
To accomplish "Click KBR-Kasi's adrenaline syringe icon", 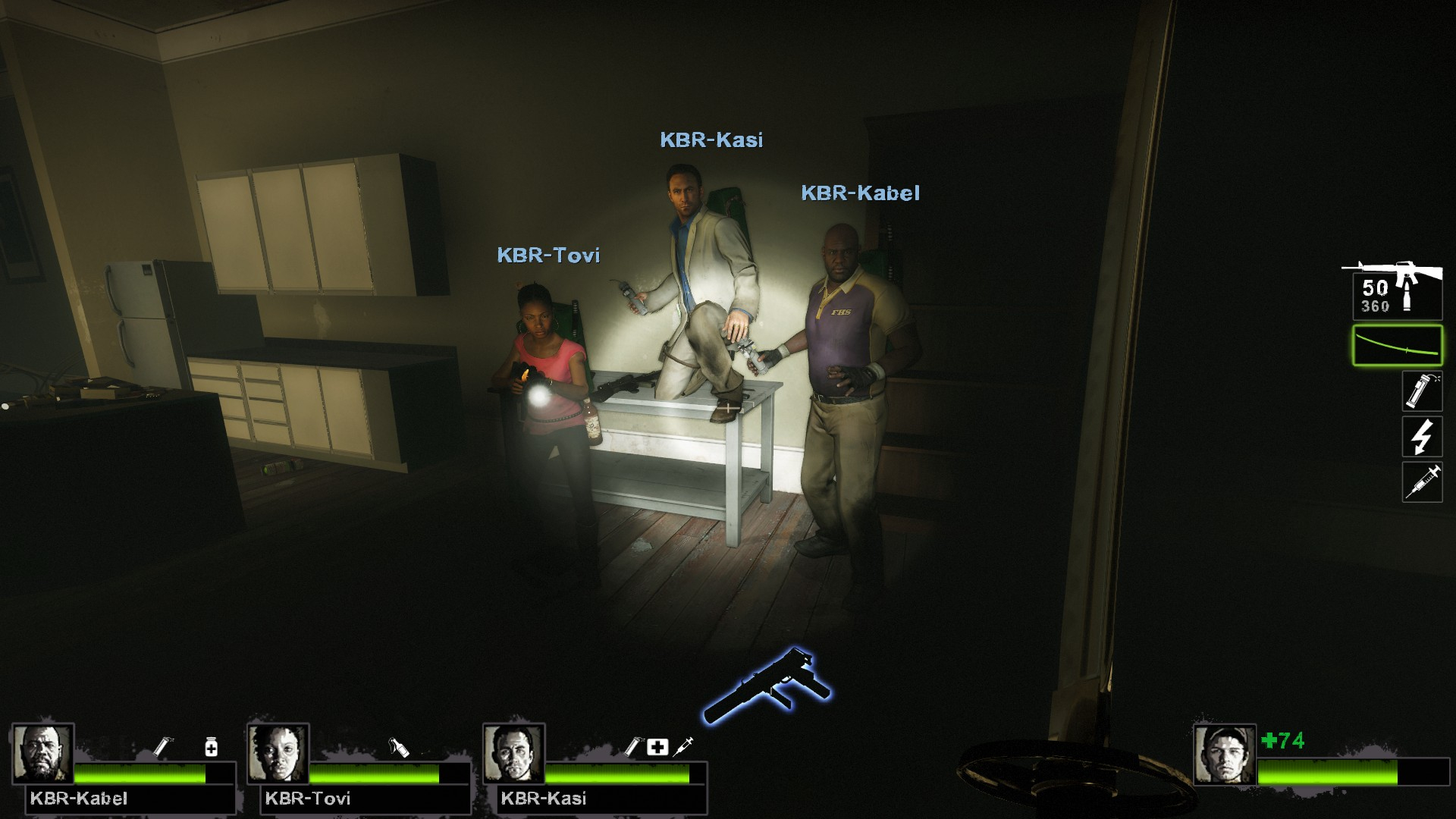I will [x=683, y=746].
